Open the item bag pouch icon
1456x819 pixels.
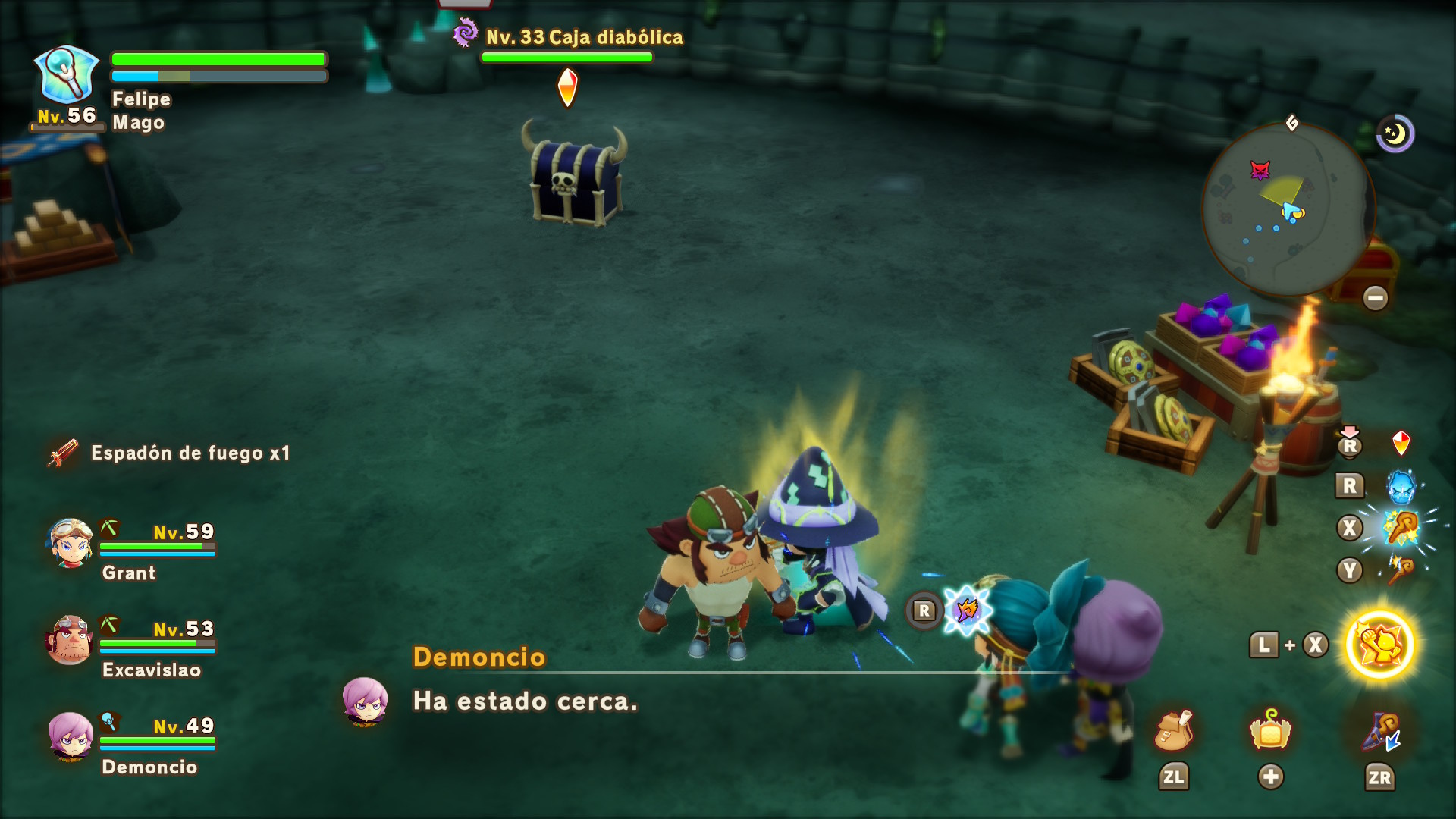1173,732
